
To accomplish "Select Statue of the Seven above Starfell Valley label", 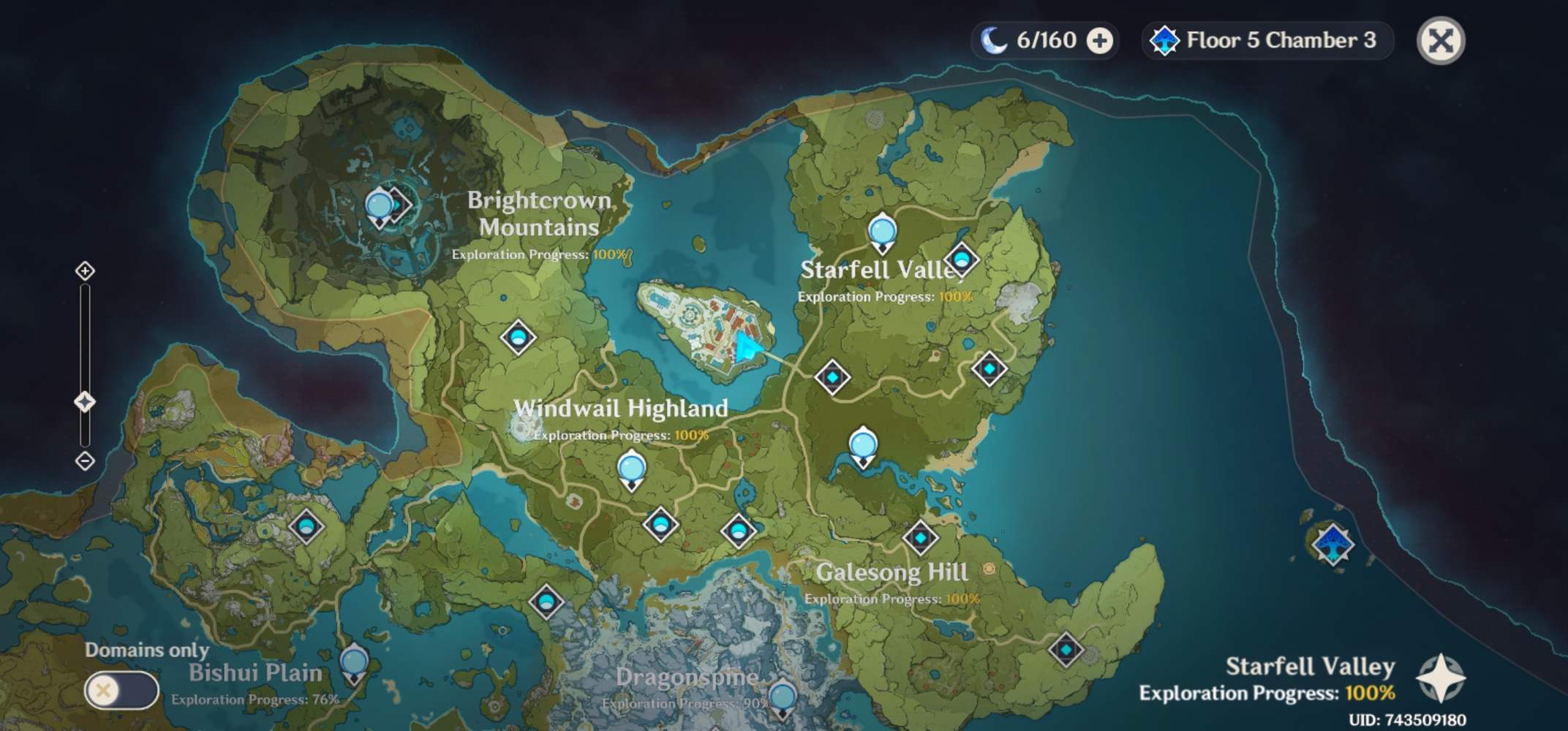I will 882,232.
